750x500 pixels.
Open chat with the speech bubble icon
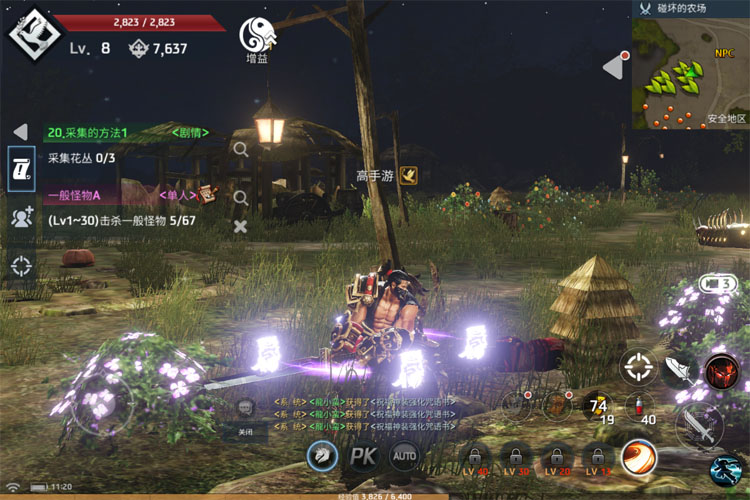point(246,407)
